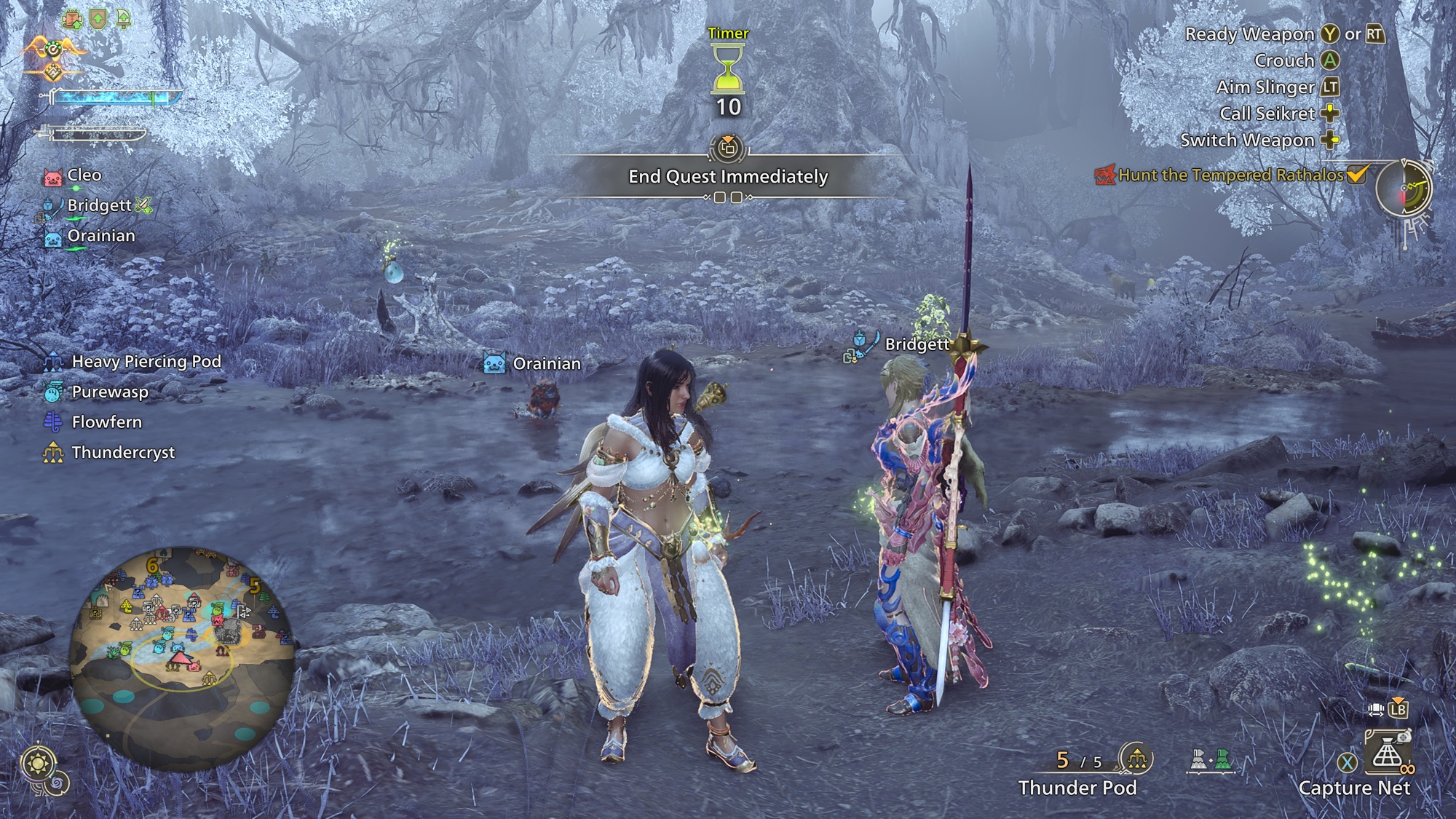Select Cleo in the party list
Viewport: 1456px width, 819px height.
[x=84, y=175]
